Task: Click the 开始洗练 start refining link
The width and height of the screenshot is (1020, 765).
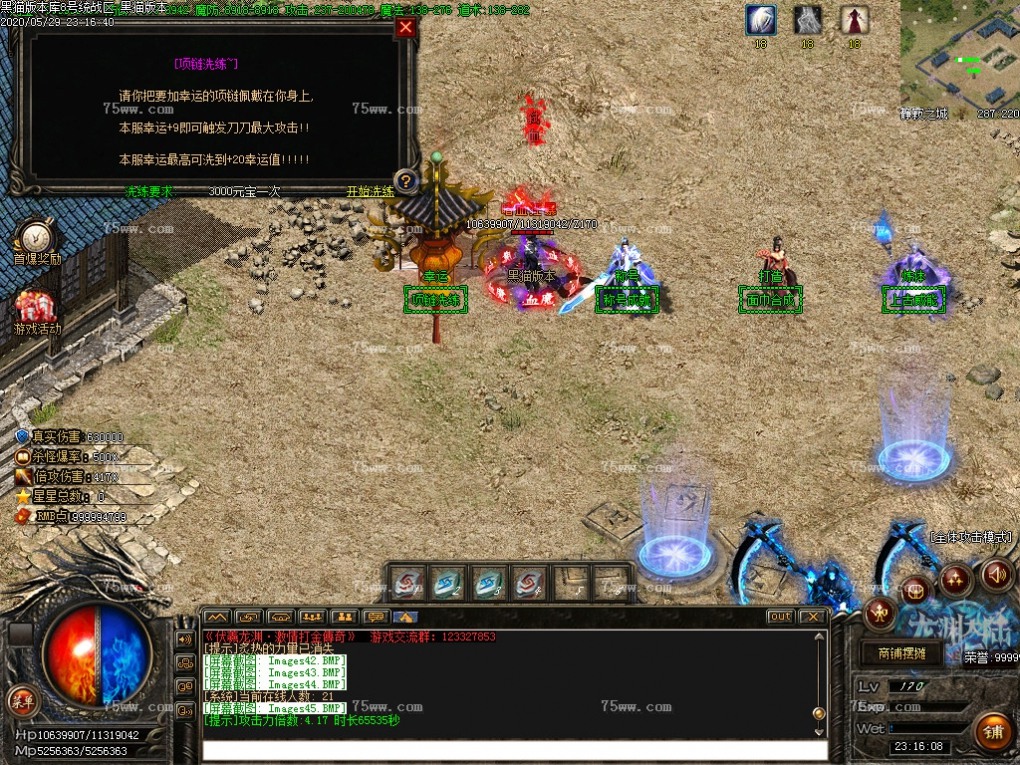Action: pos(370,191)
